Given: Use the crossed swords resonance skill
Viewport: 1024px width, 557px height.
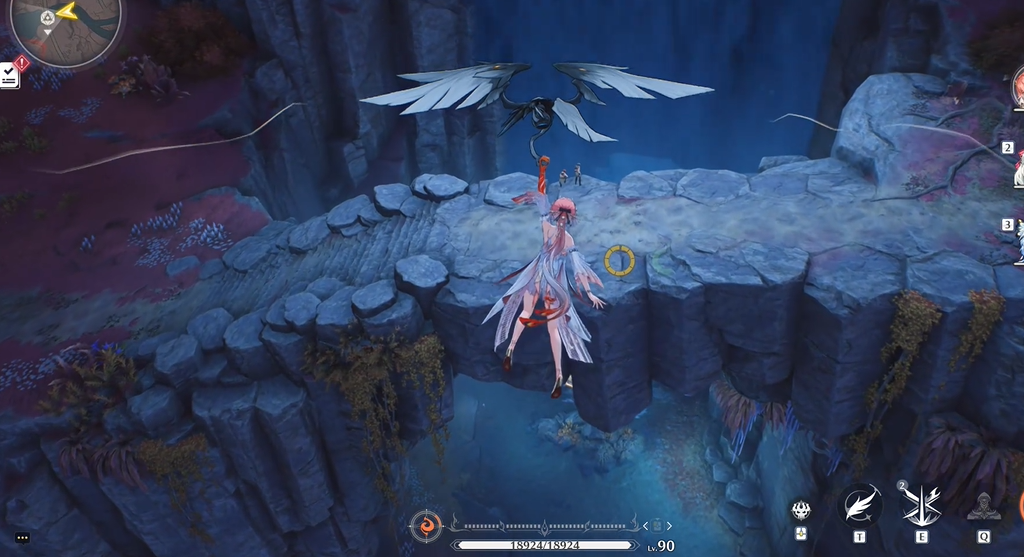Looking at the screenshot, I should point(920,505).
